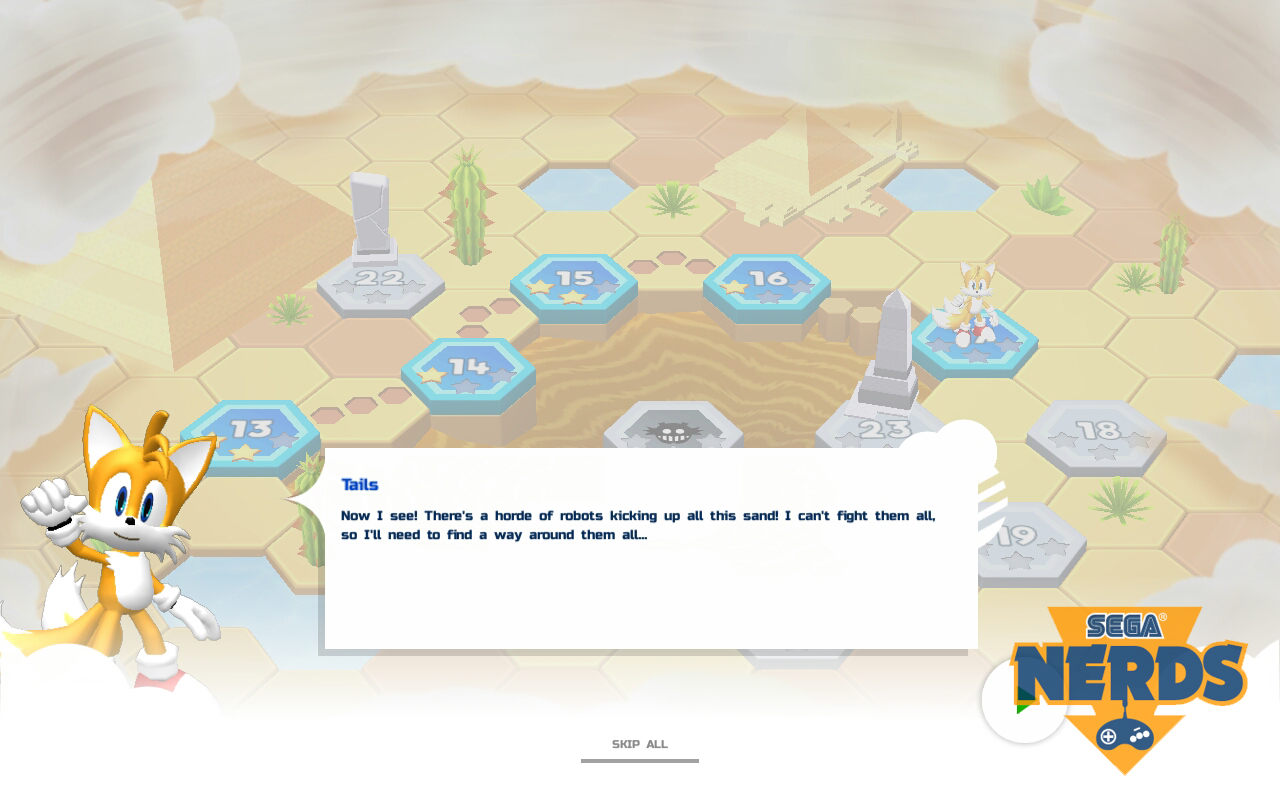Open level 15 on the map

[574, 283]
